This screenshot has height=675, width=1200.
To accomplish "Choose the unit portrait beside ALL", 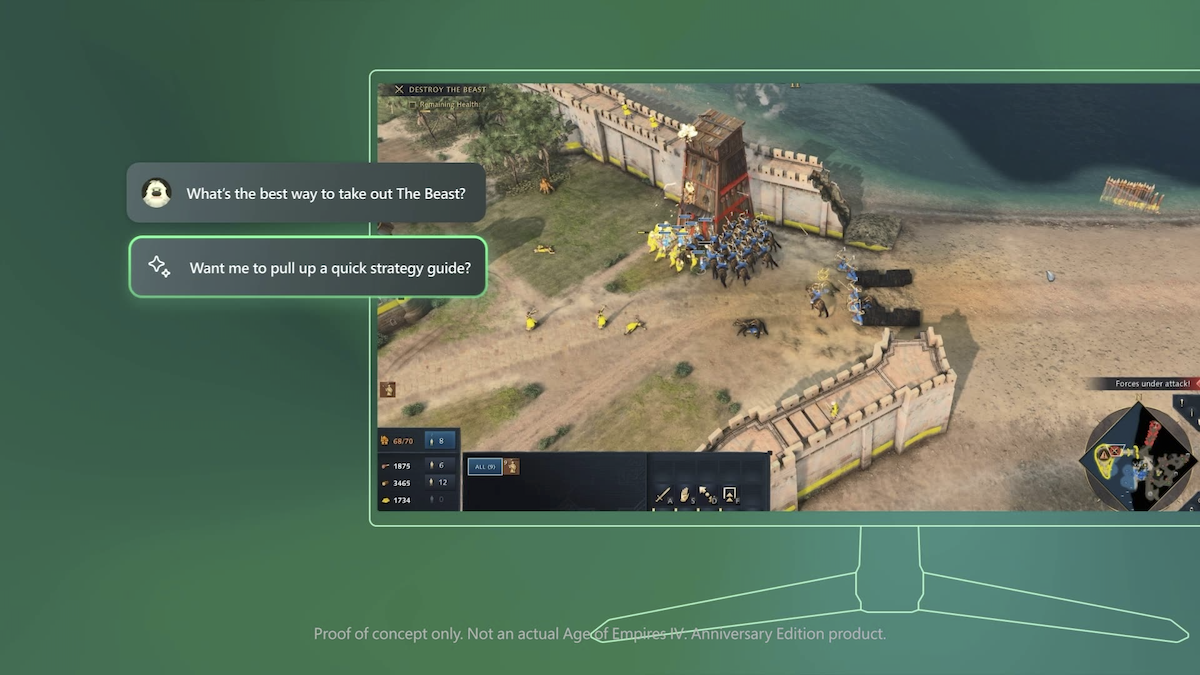I will click(511, 466).
